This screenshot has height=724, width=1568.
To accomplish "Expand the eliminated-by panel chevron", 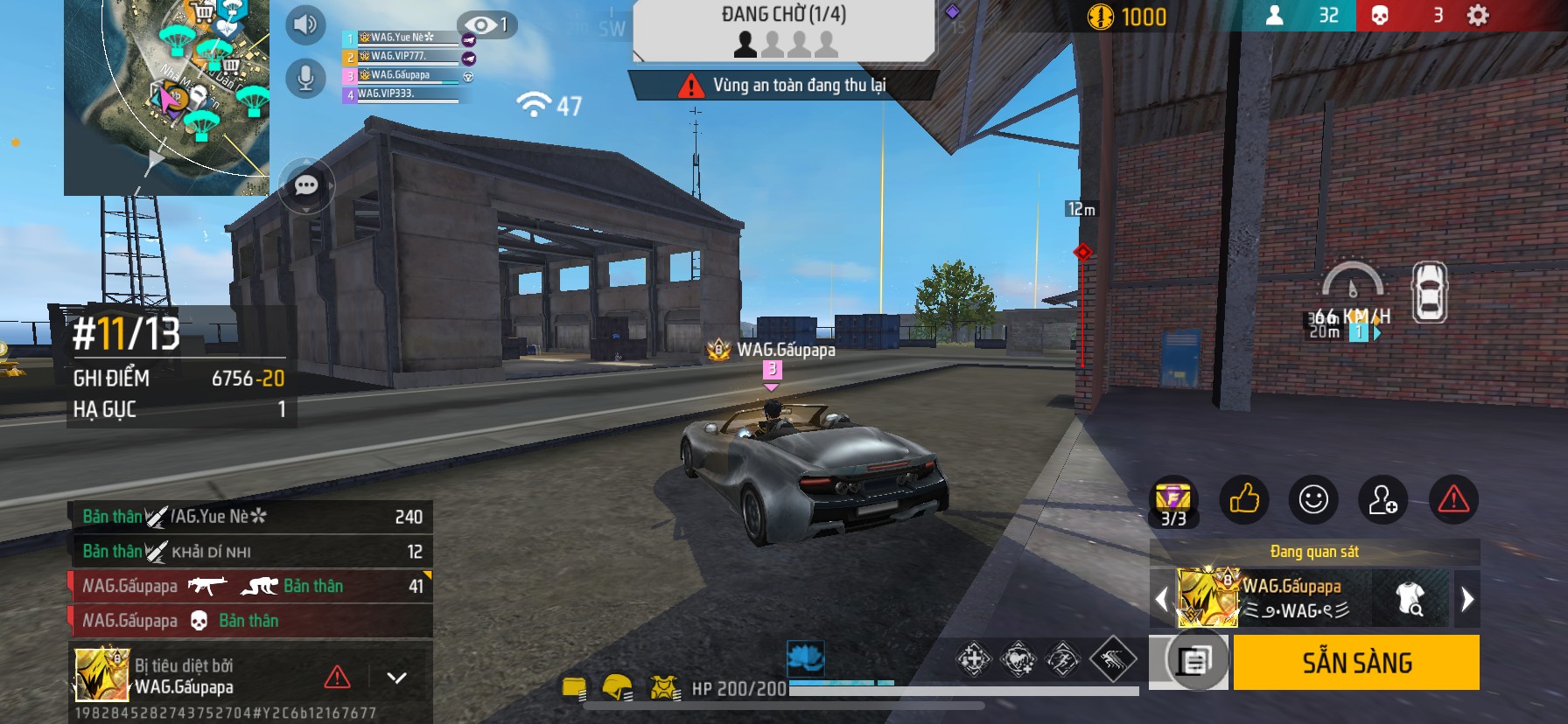I will 396,678.
